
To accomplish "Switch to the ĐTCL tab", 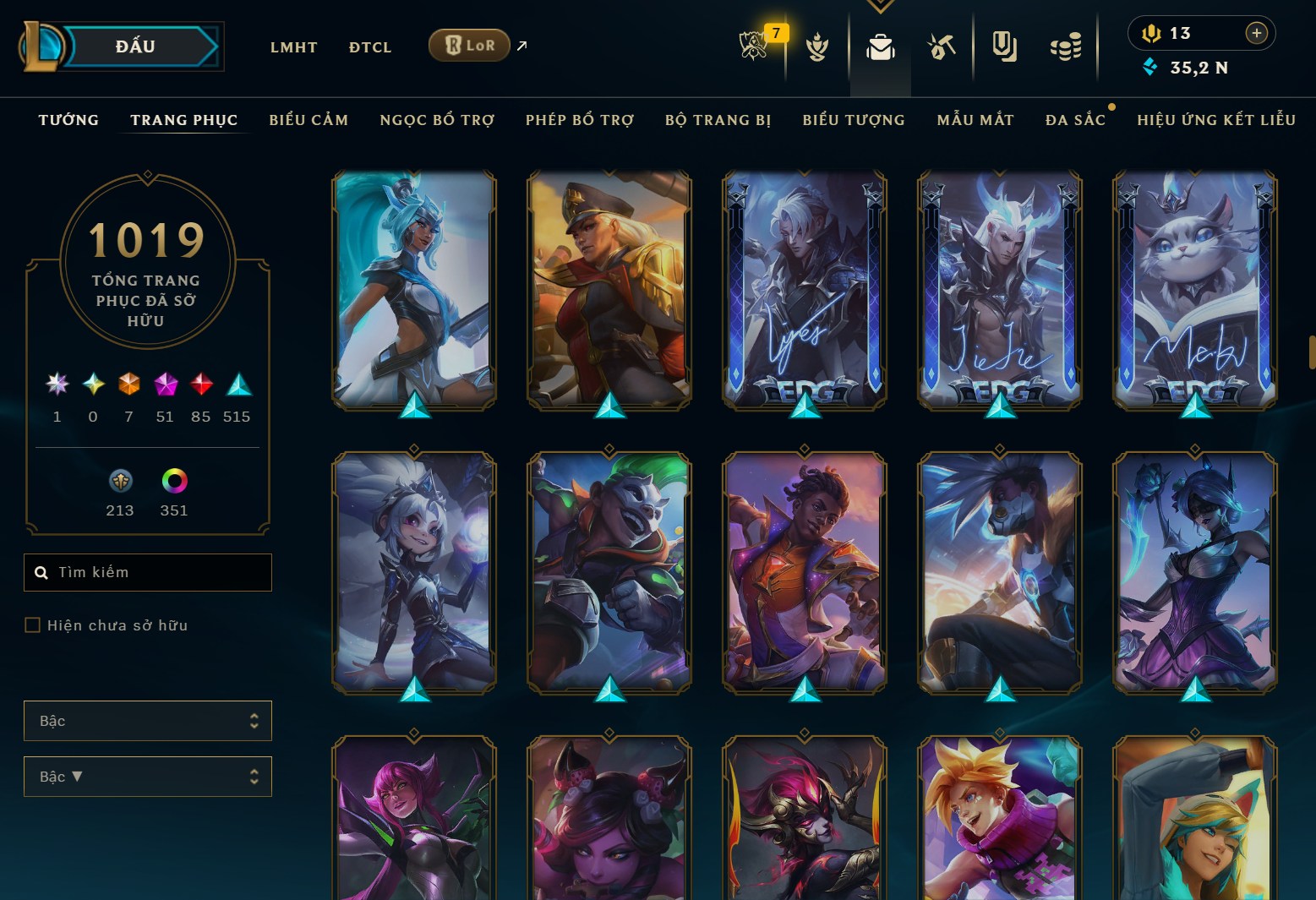I will [x=370, y=47].
